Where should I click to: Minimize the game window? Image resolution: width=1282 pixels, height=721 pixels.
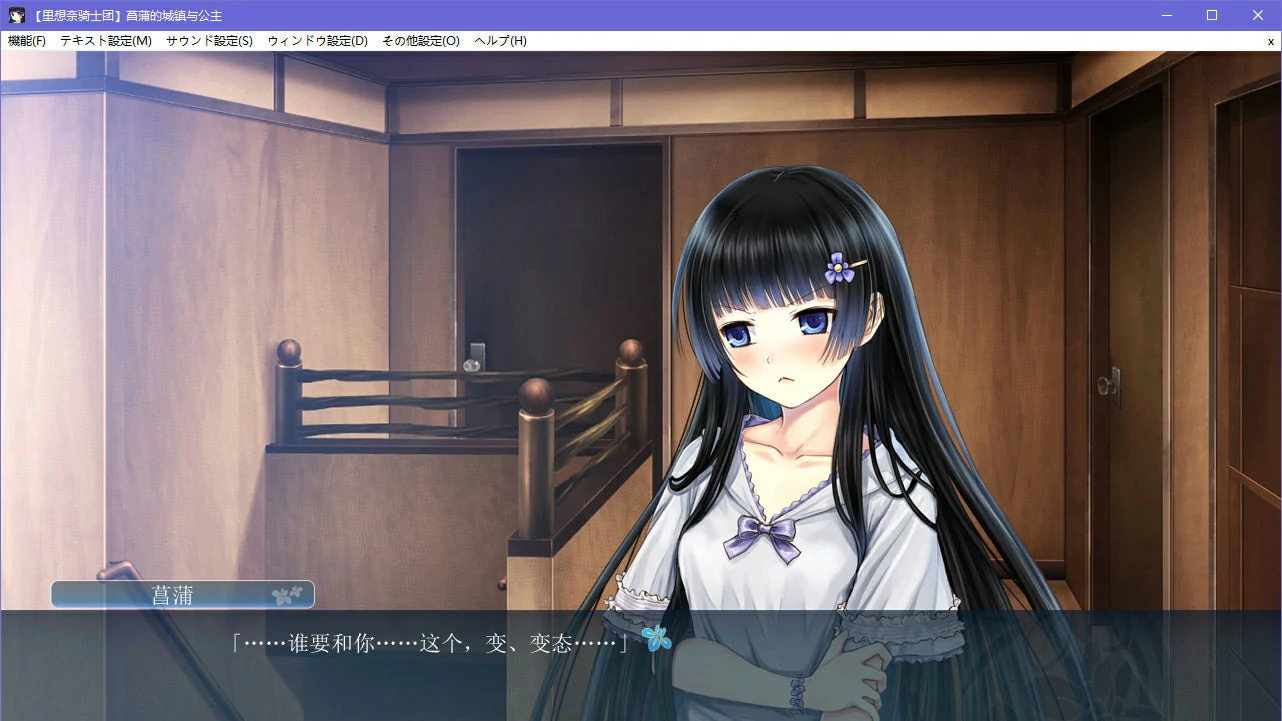(x=1166, y=14)
